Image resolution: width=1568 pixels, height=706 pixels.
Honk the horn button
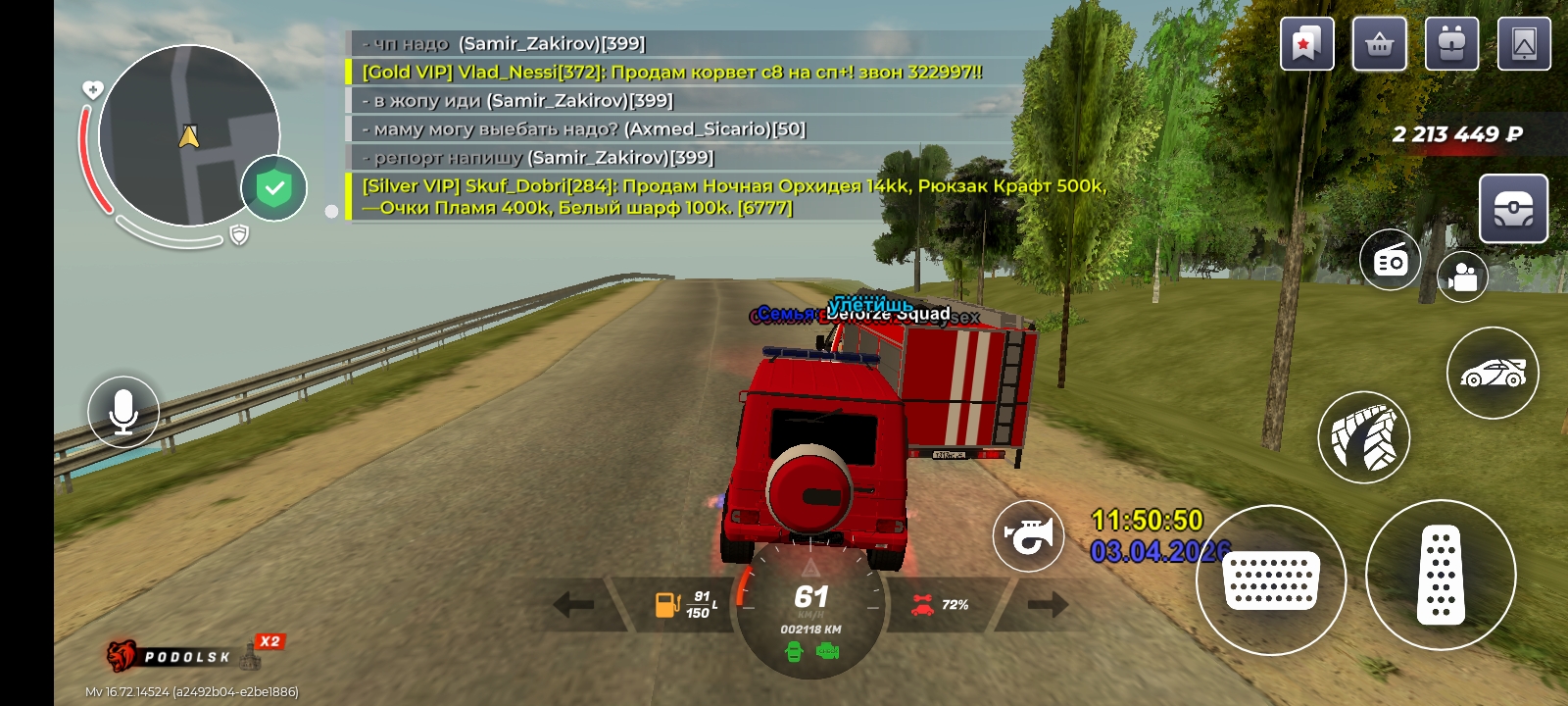pyautogui.click(x=1028, y=535)
